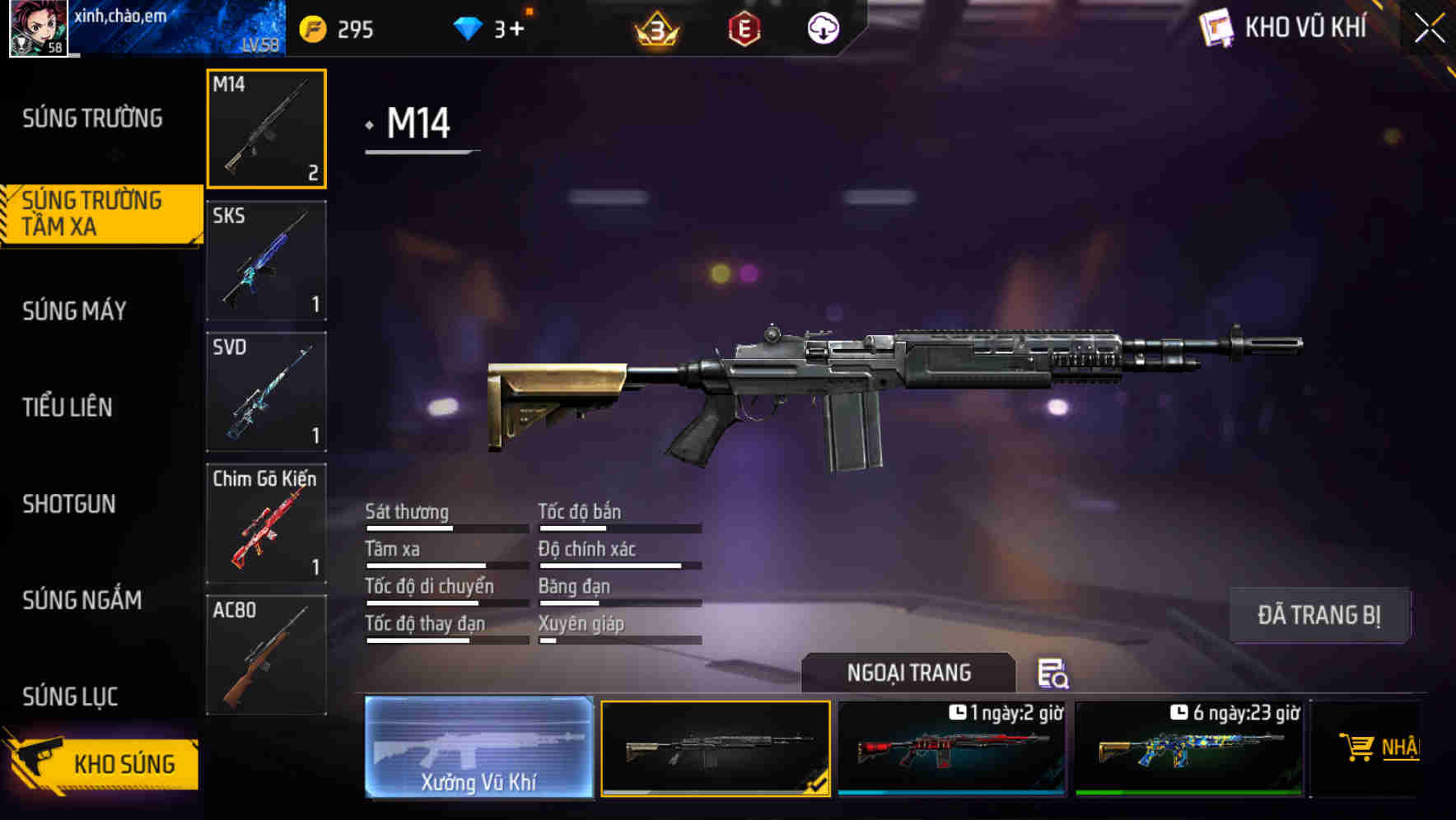
Task: Open Xưởng Vũ Khí workshop panel
Action: (478, 749)
